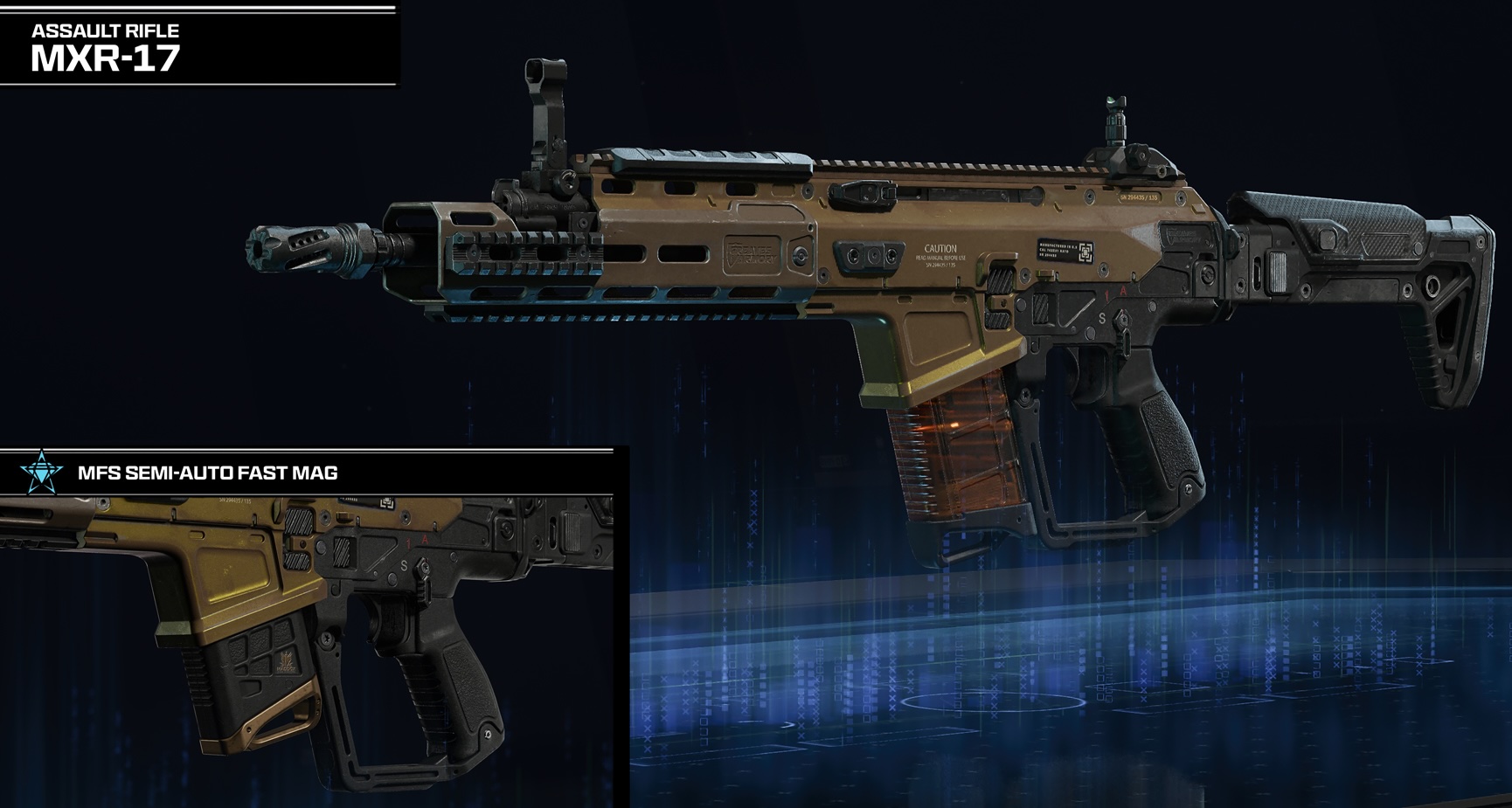Click the blue star emblem icon
The width and height of the screenshot is (1512, 808).
pos(42,473)
